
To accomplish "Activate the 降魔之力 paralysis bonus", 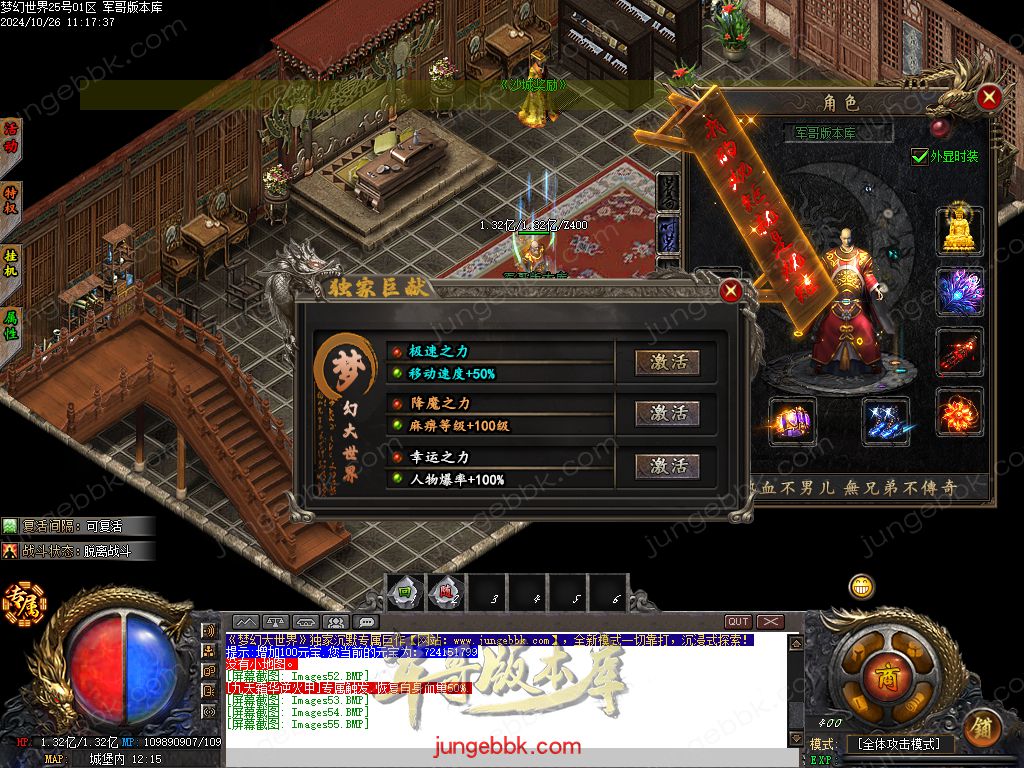I will [669, 413].
